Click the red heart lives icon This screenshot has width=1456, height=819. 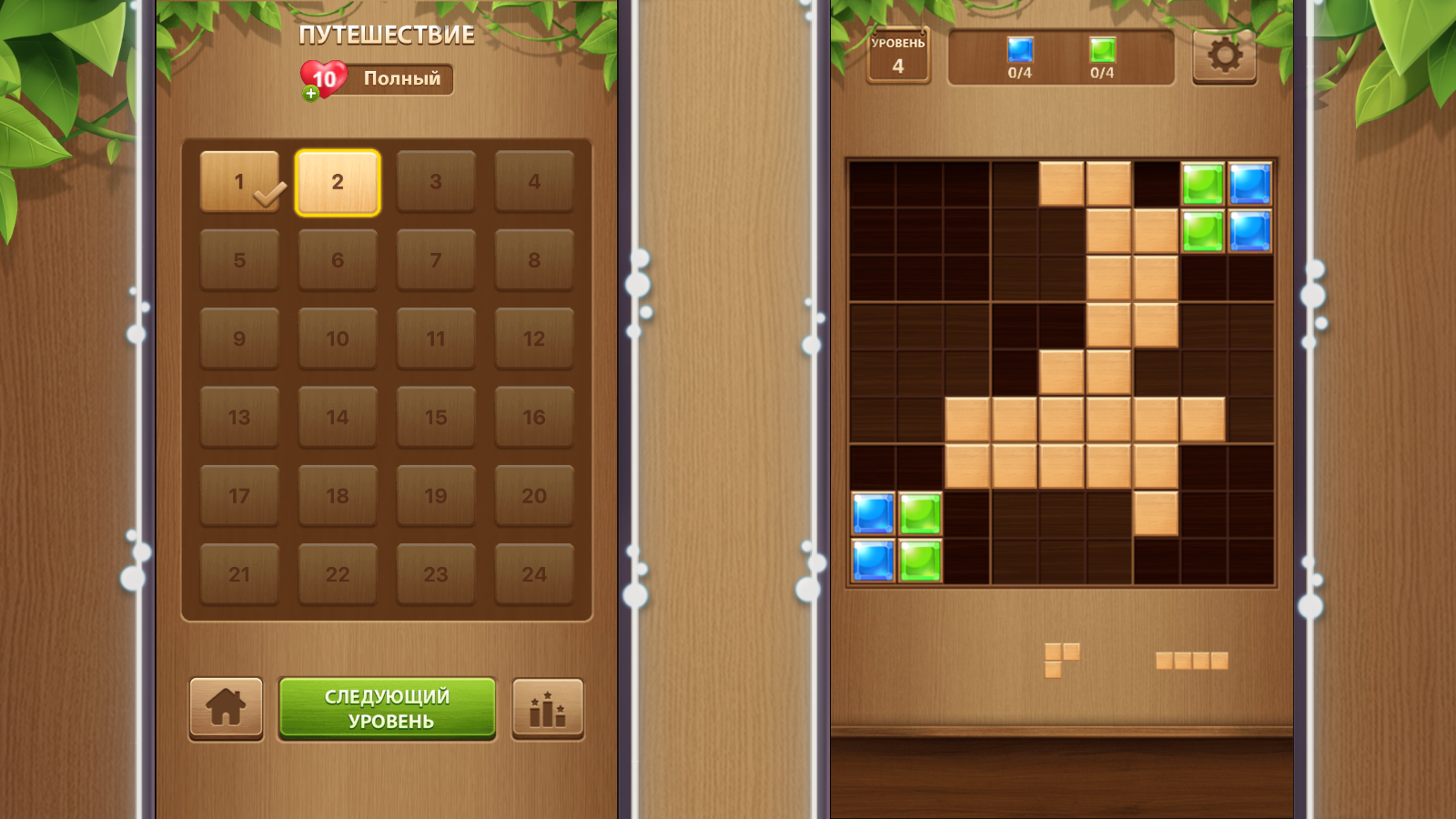[325, 77]
